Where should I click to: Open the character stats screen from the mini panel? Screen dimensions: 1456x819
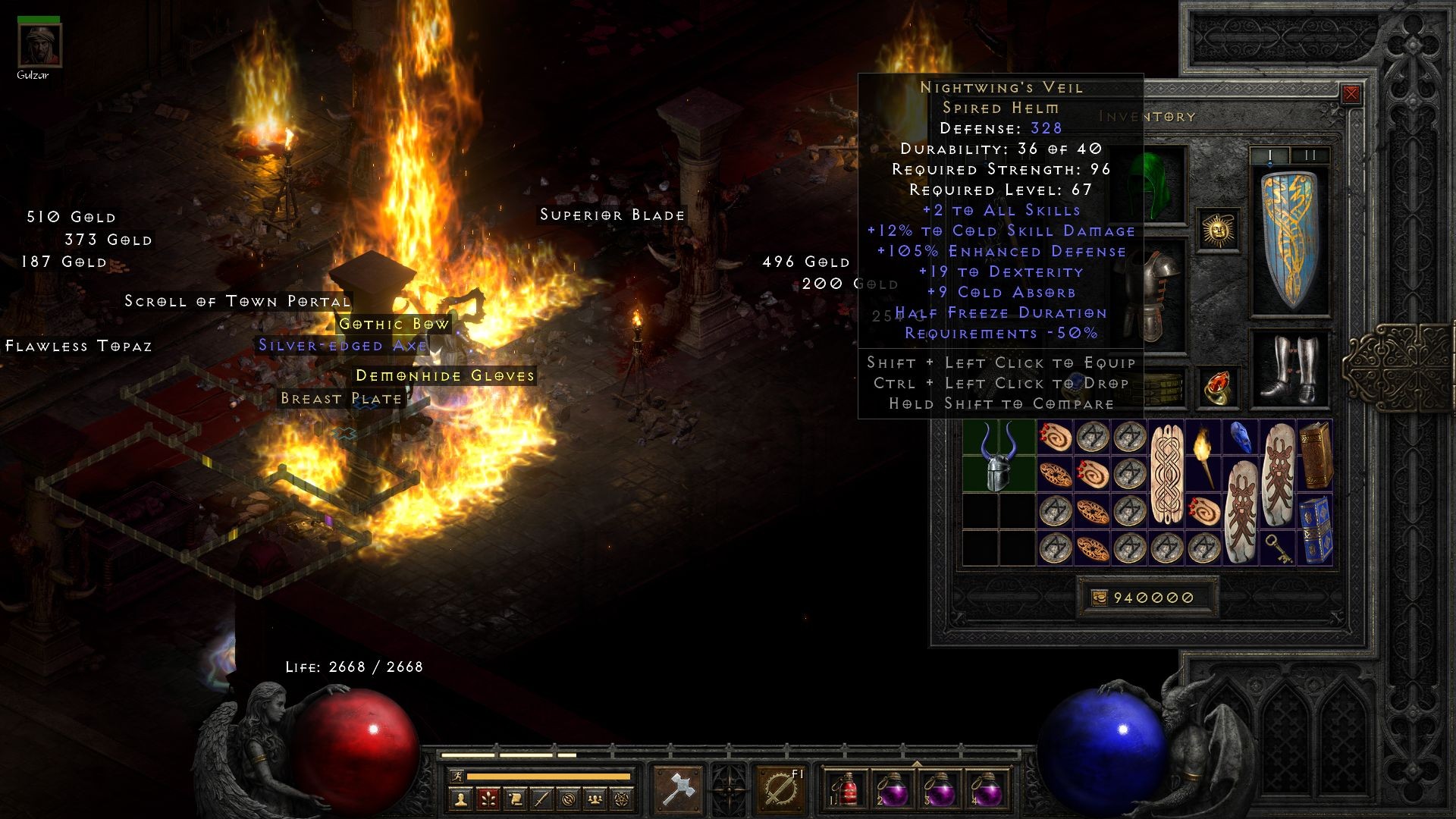(x=460, y=798)
